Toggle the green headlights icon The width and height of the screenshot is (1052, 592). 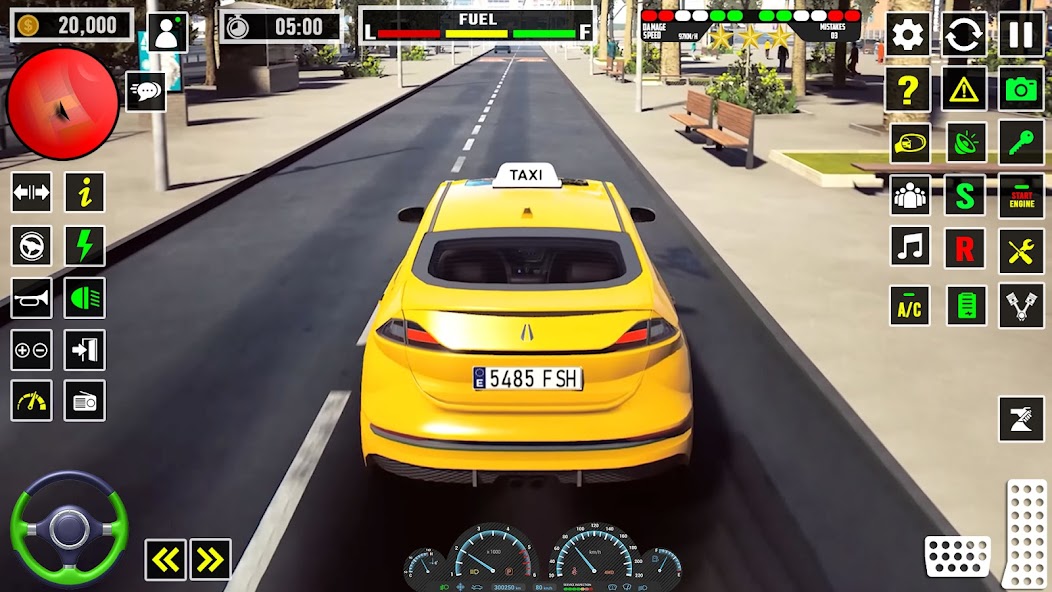[85, 297]
